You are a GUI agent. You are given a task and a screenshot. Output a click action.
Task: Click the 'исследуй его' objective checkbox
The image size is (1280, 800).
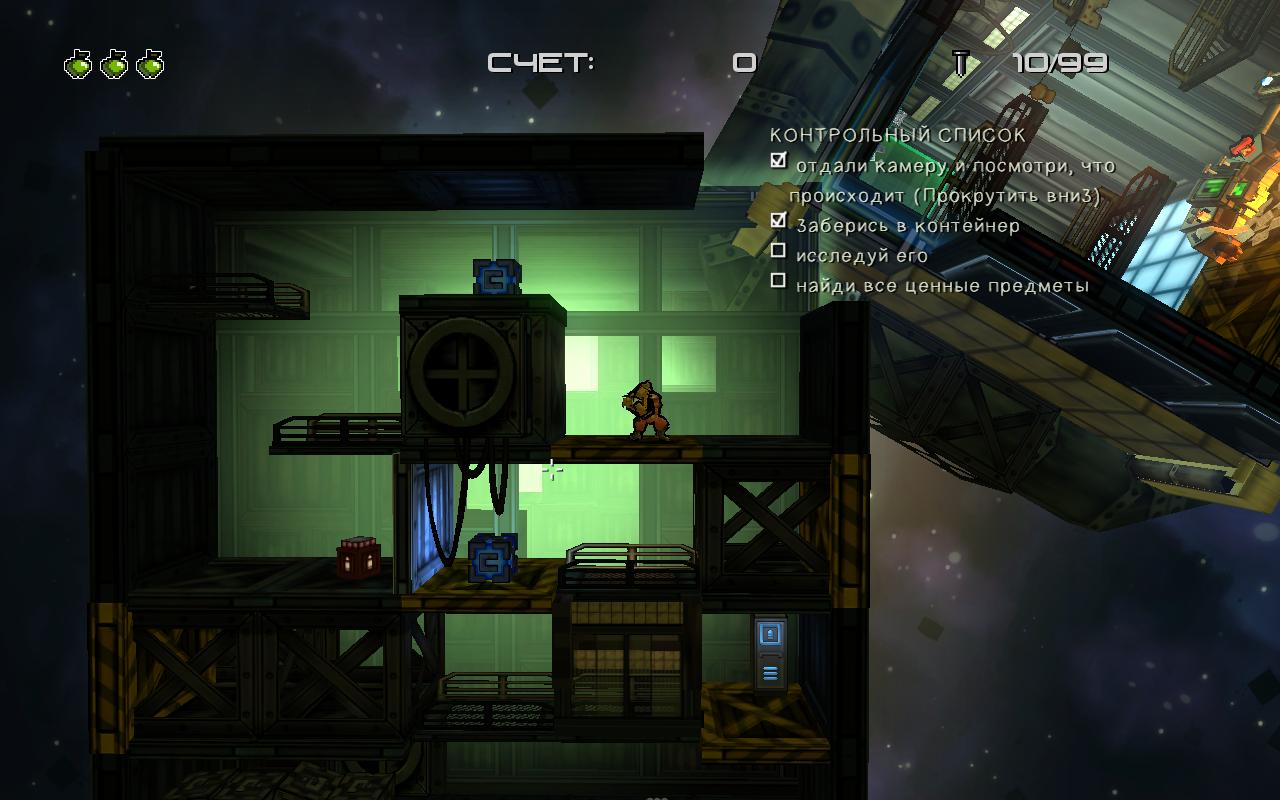click(778, 251)
